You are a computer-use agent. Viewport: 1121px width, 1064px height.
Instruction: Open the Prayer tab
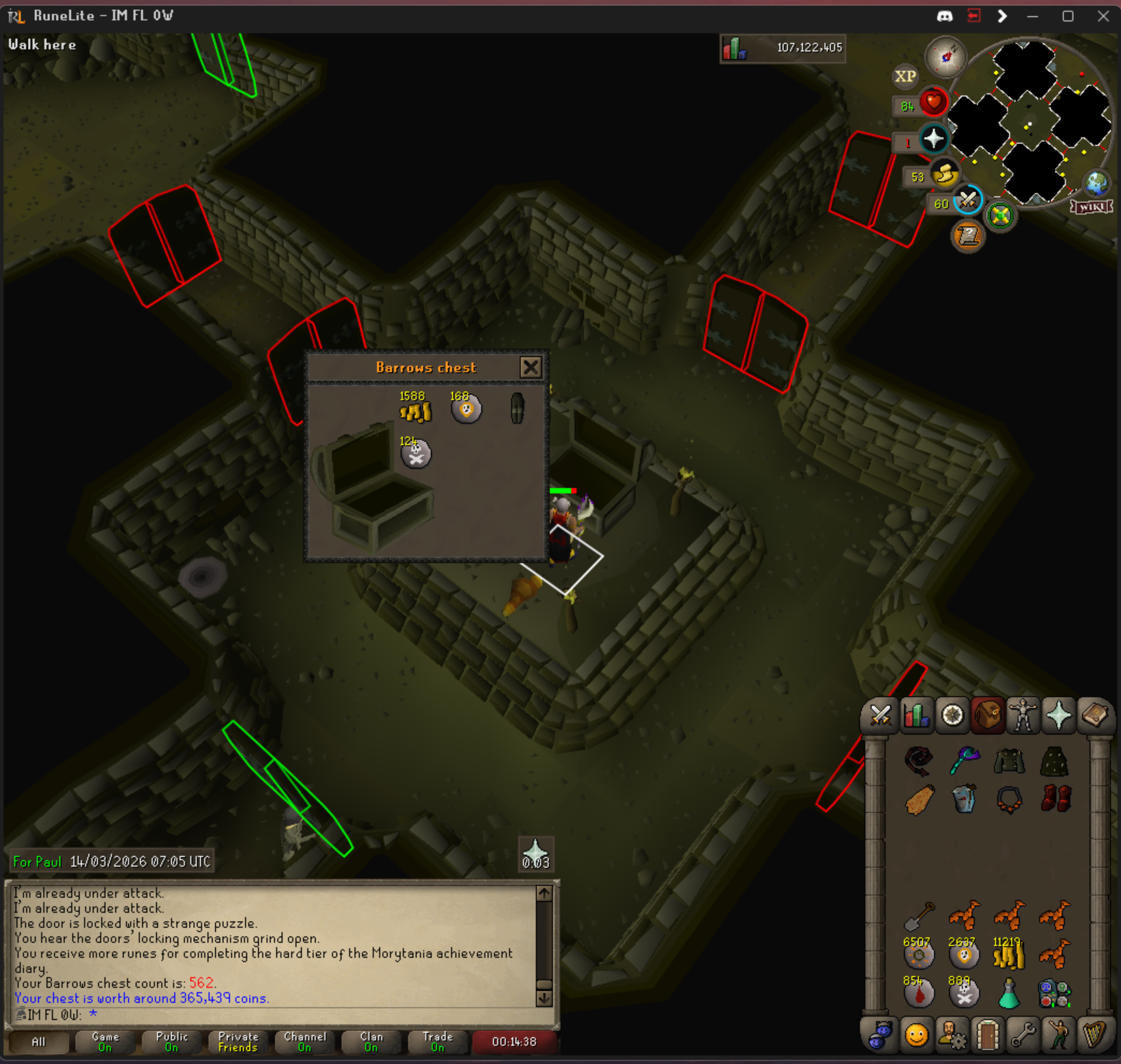[x=1059, y=715]
